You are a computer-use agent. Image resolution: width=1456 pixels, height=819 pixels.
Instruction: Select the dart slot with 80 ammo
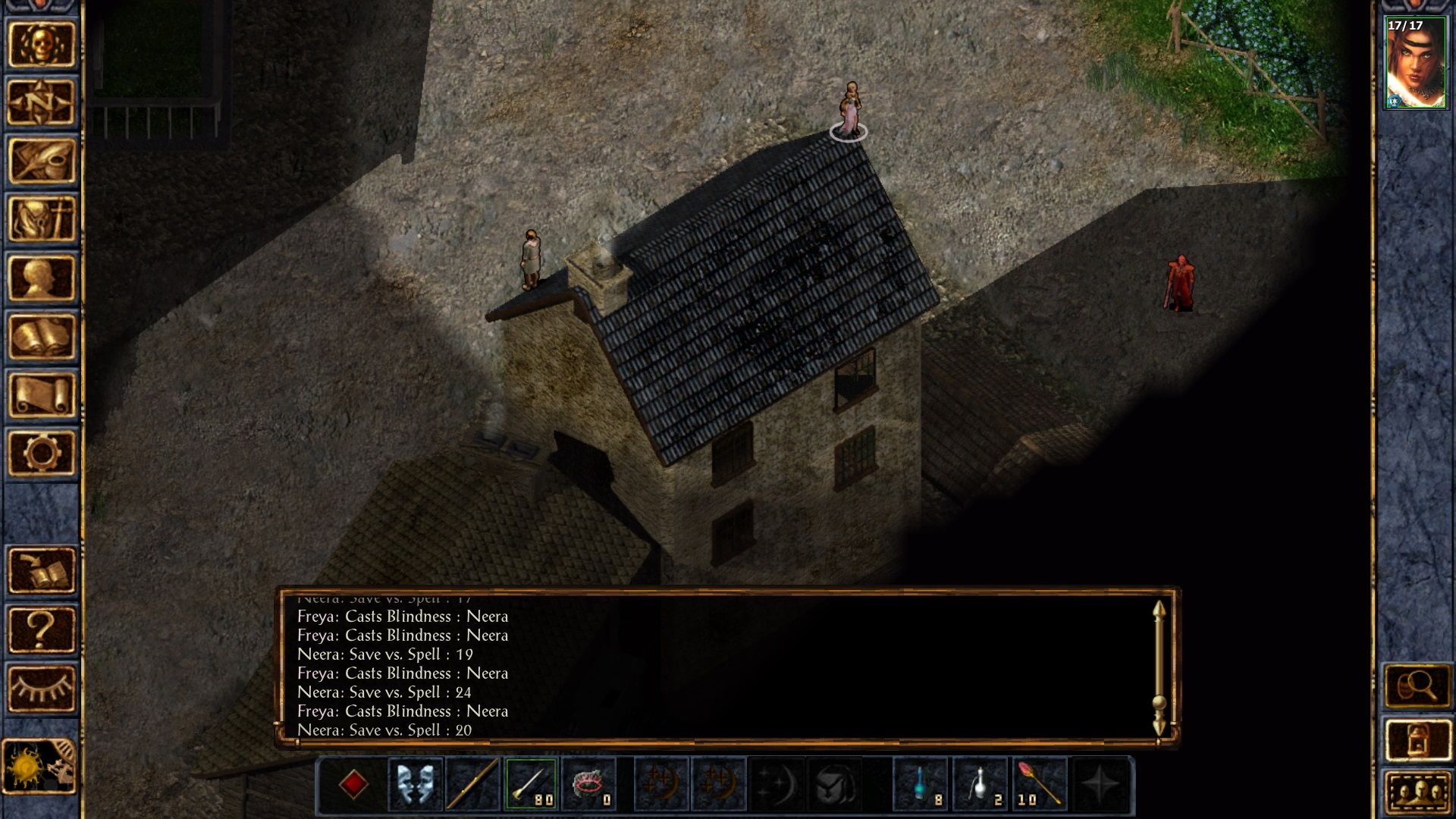point(531,784)
